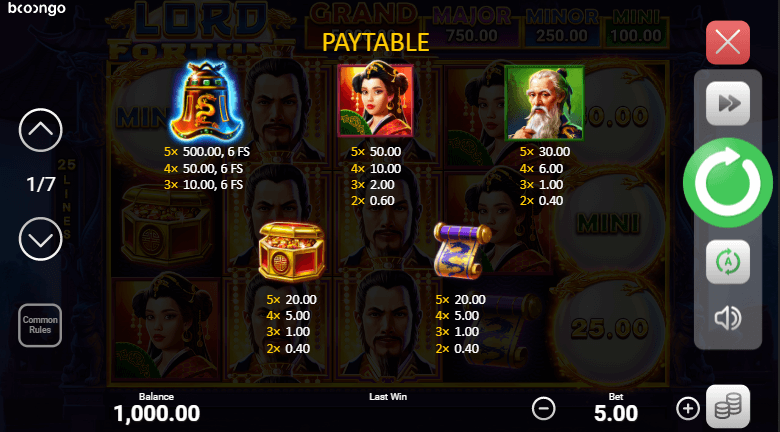Open the autoplay settings
This screenshot has height=432, width=780.
point(727,262)
